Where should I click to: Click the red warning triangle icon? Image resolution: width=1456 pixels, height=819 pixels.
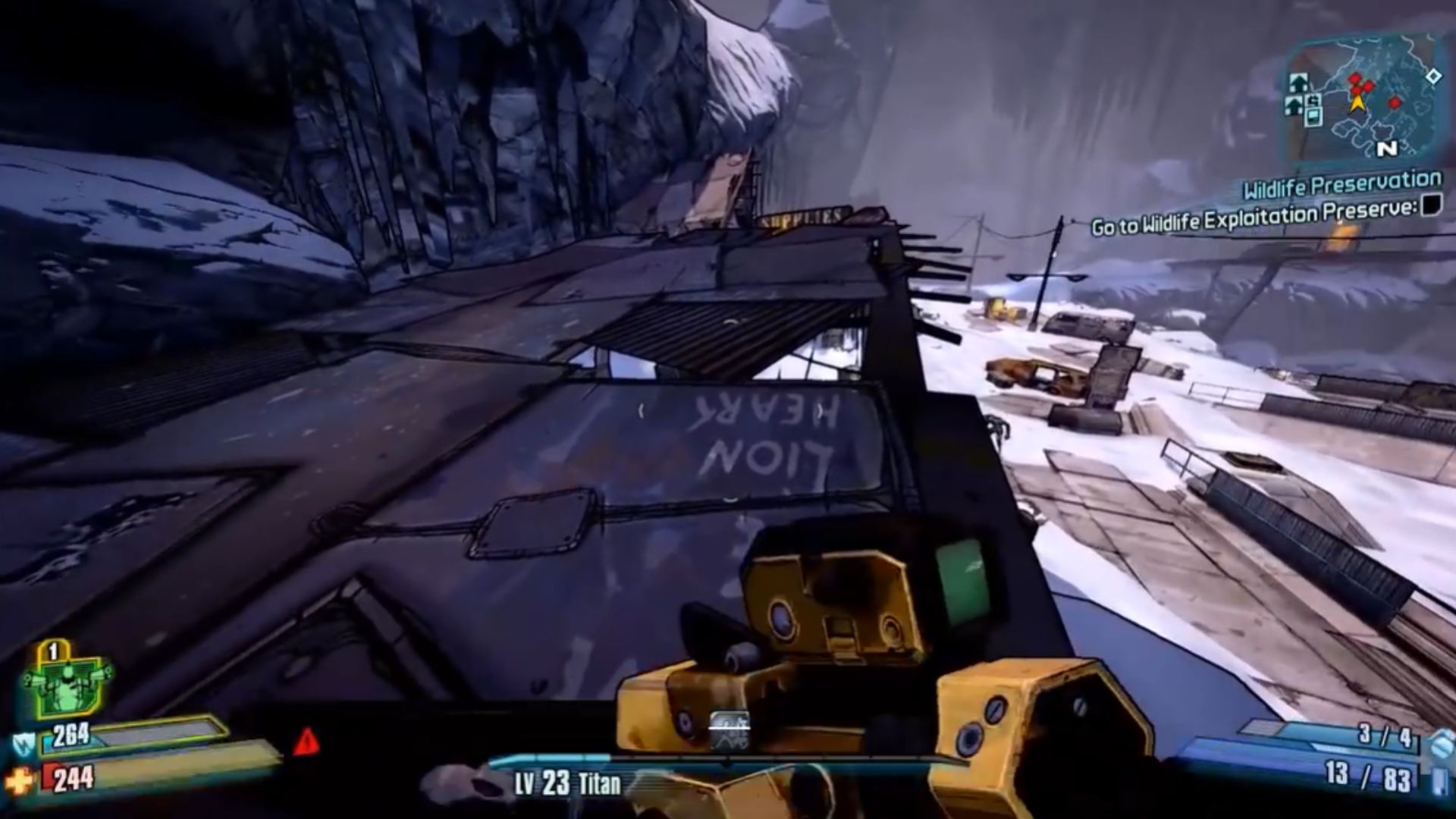pos(306,742)
